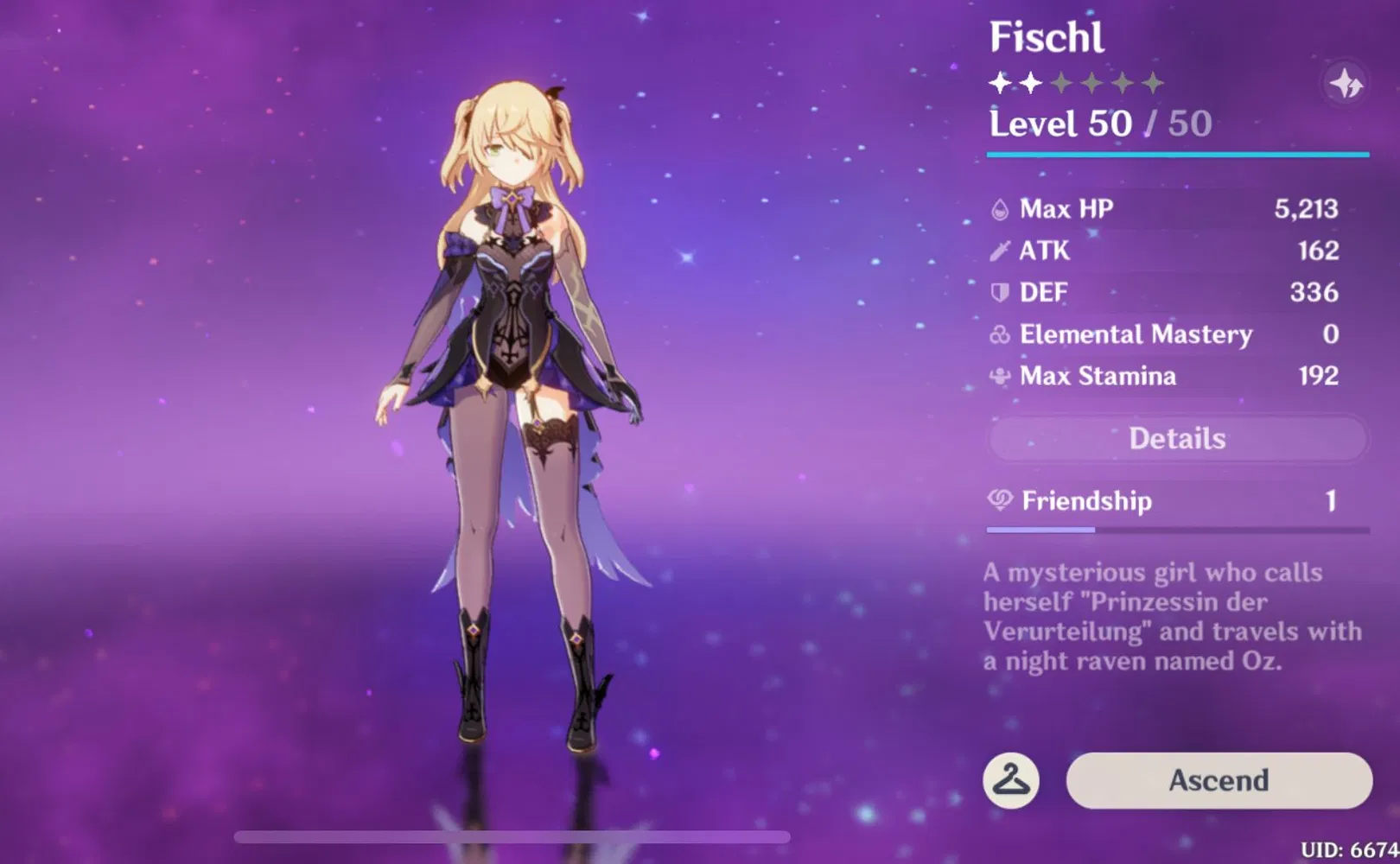Image resolution: width=1400 pixels, height=864 pixels.
Task: Click the DEF shield icon
Action: point(998,292)
